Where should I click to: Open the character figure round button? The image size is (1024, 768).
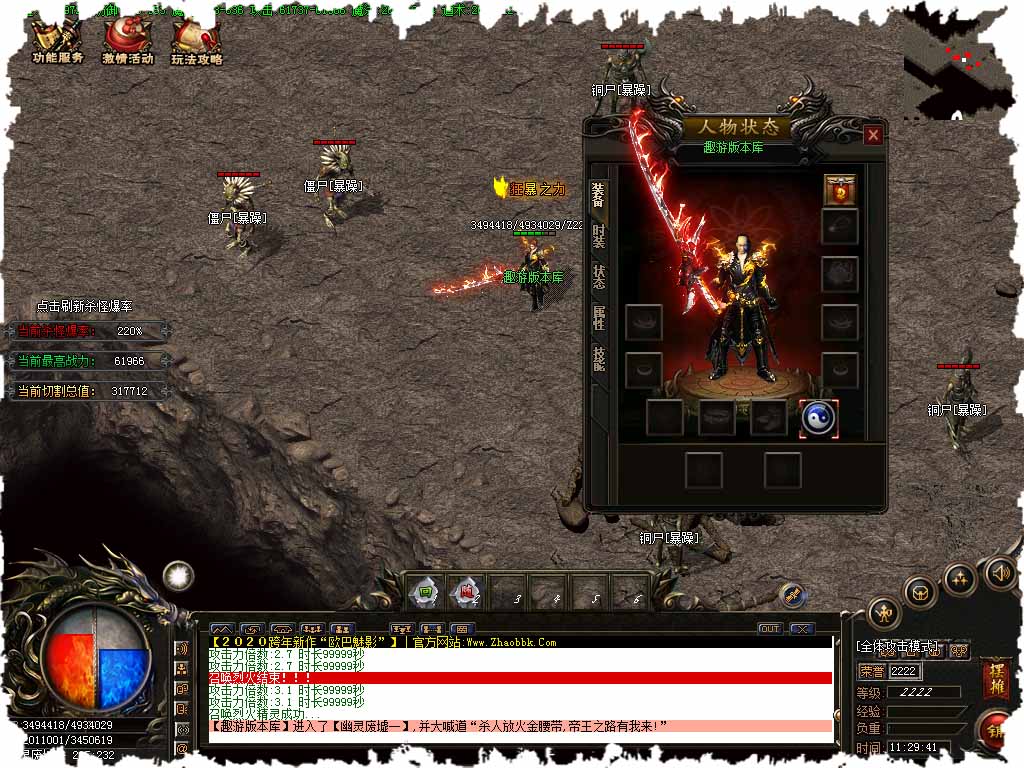pyautogui.click(x=883, y=612)
